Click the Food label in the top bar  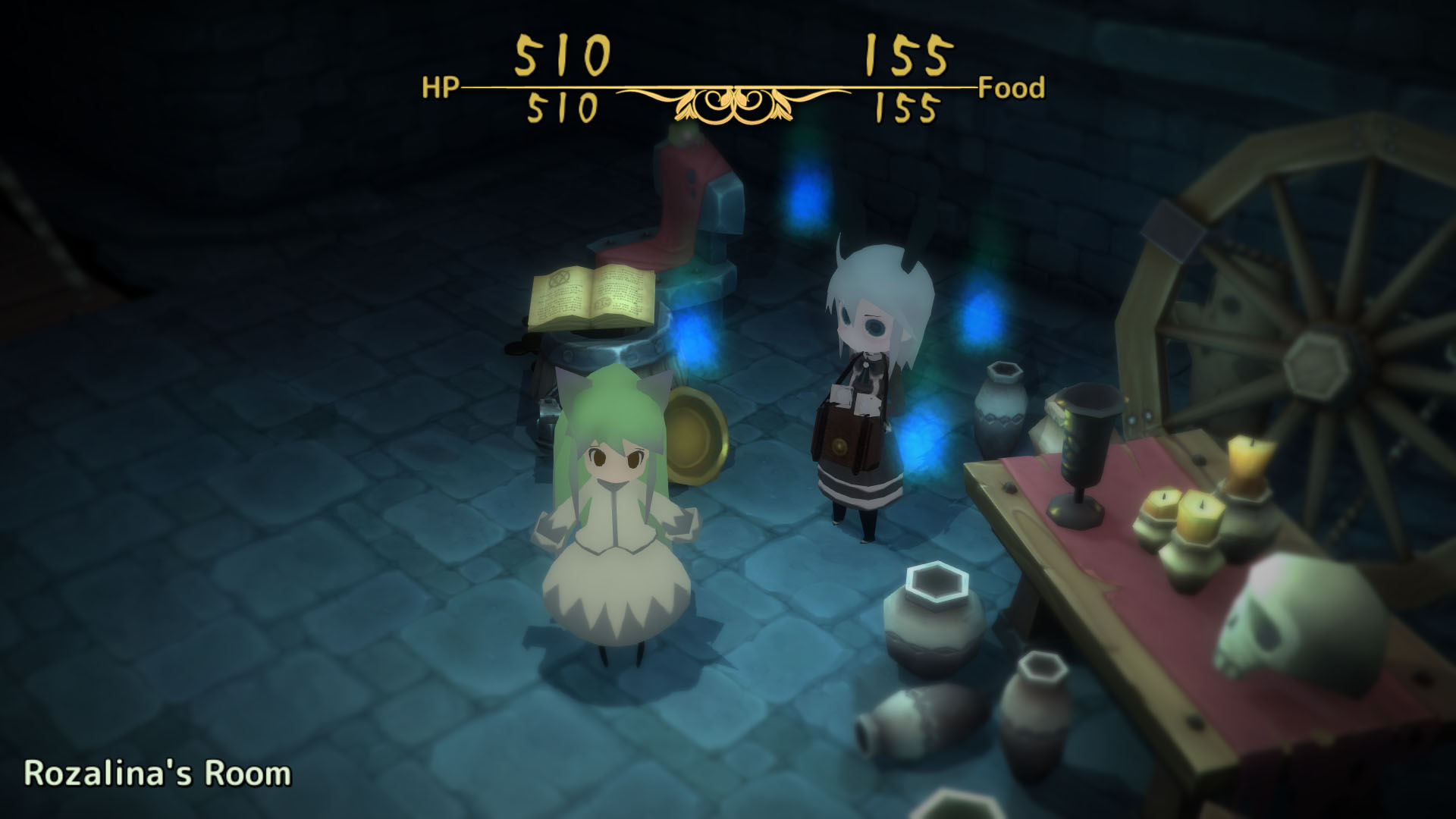pos(1010,89)
